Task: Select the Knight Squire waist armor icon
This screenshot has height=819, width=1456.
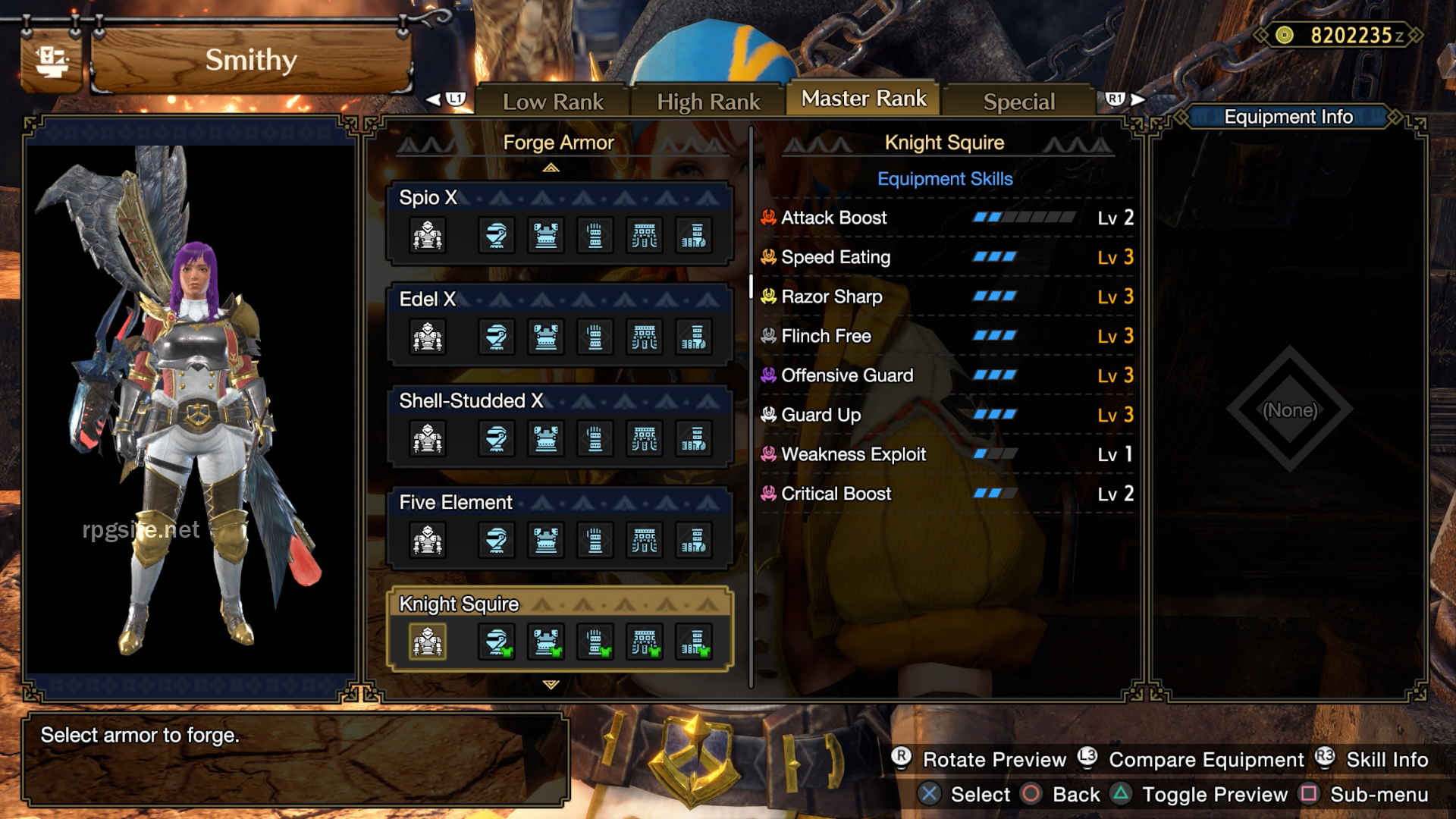Action: [645, 641]
